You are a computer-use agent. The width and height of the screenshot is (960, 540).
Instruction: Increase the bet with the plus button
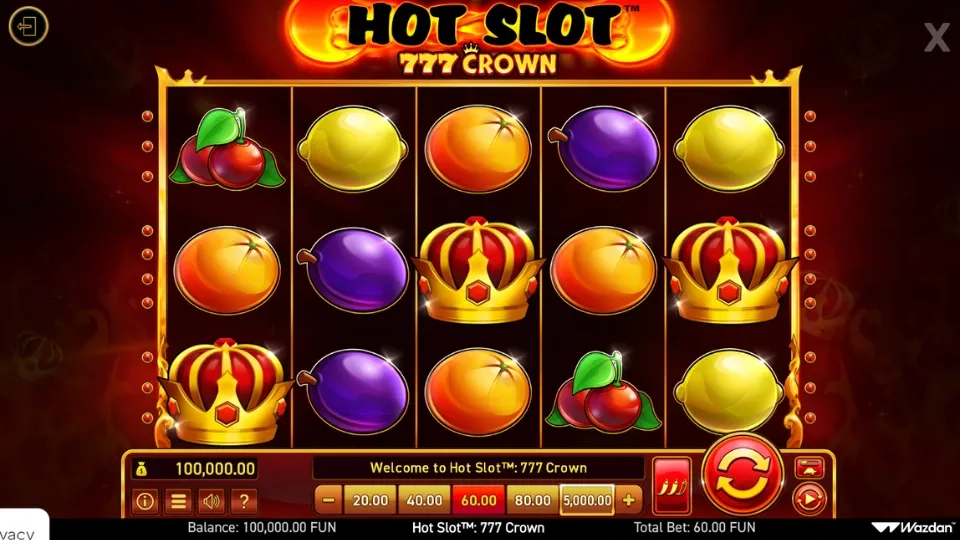[x=629, y=499]
